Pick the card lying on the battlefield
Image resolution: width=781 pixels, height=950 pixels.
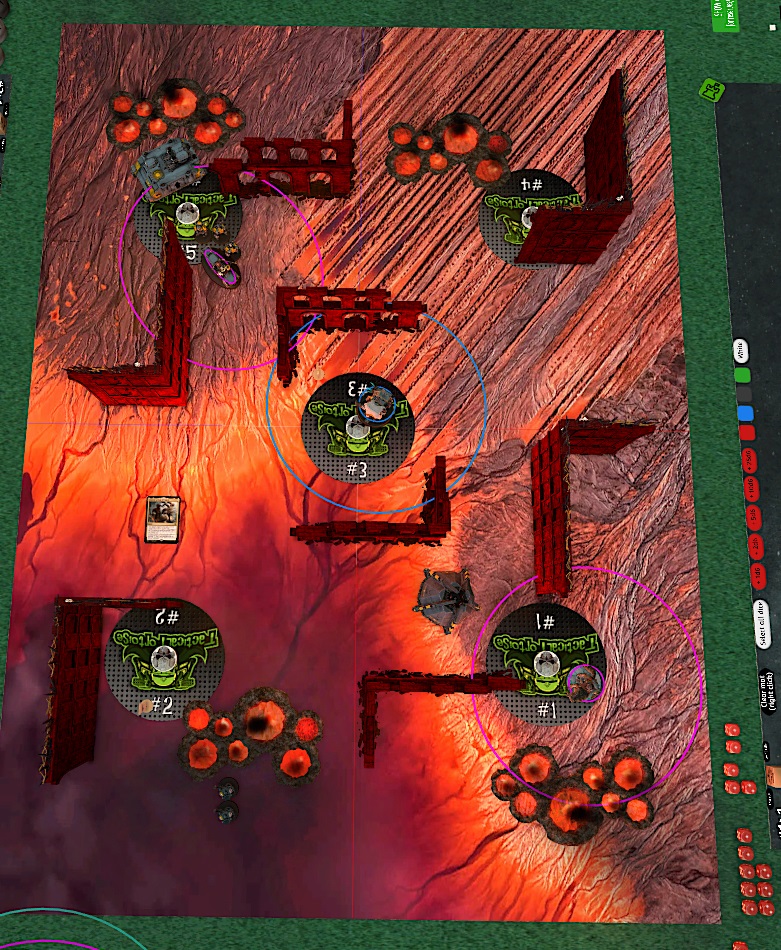160,519
